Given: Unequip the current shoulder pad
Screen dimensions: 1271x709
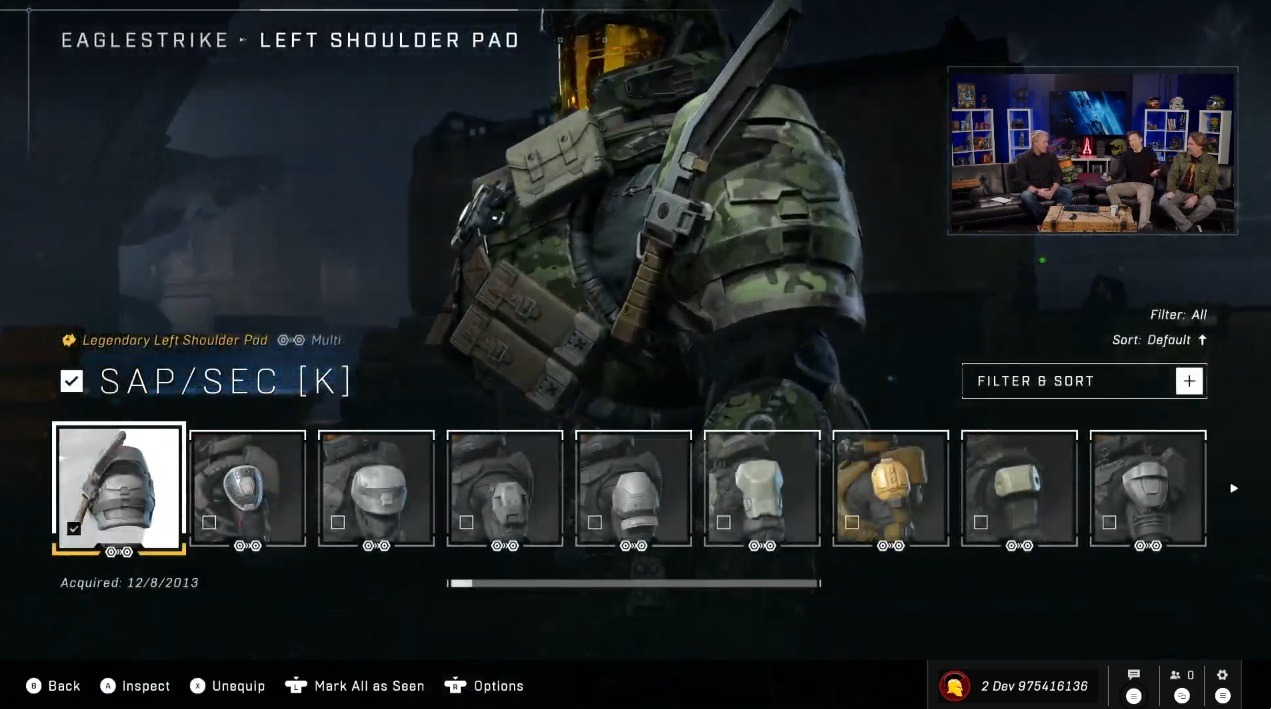Looking at the screenshot, I should [x=227, y=686].
